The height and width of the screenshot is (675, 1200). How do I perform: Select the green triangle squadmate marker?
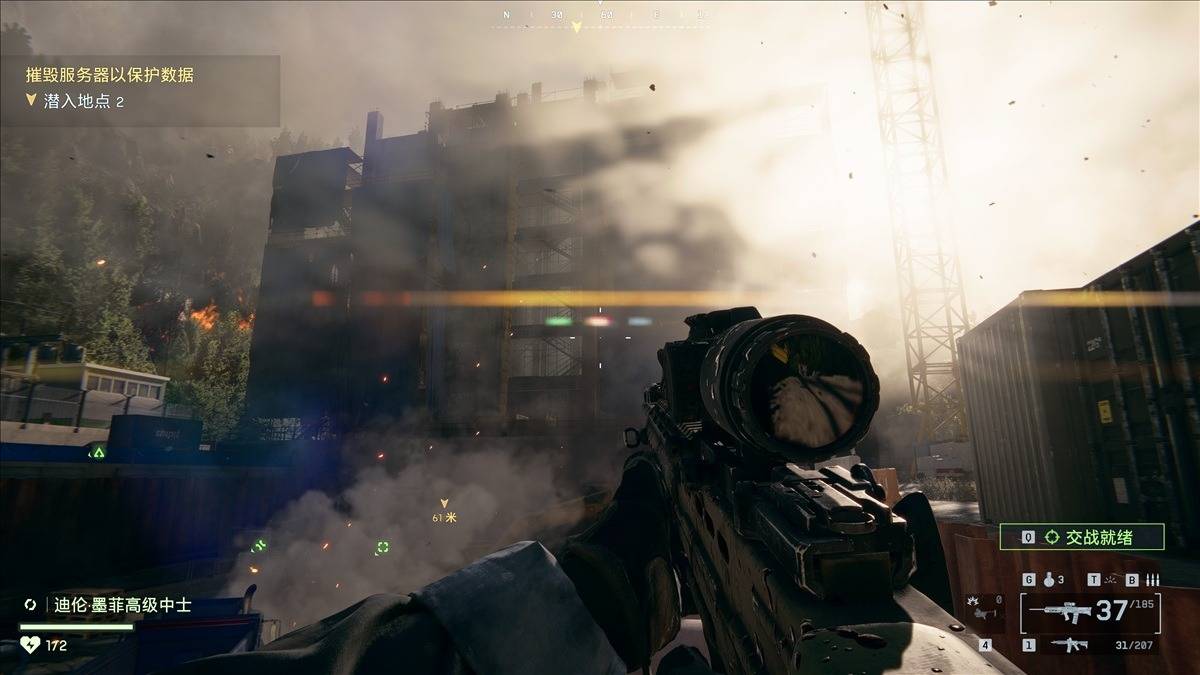98,452
